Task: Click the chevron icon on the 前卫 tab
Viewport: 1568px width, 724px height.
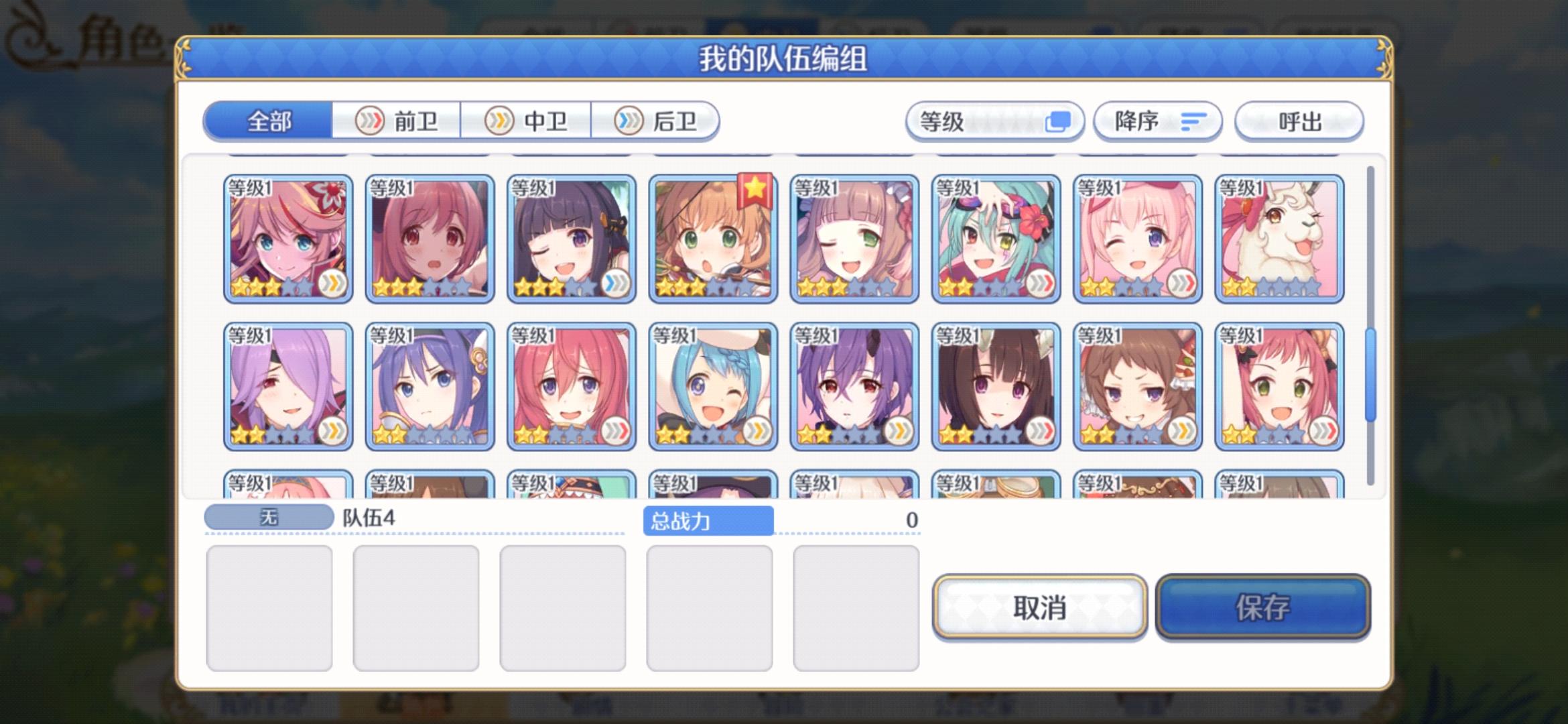Action: click(370, 121)
